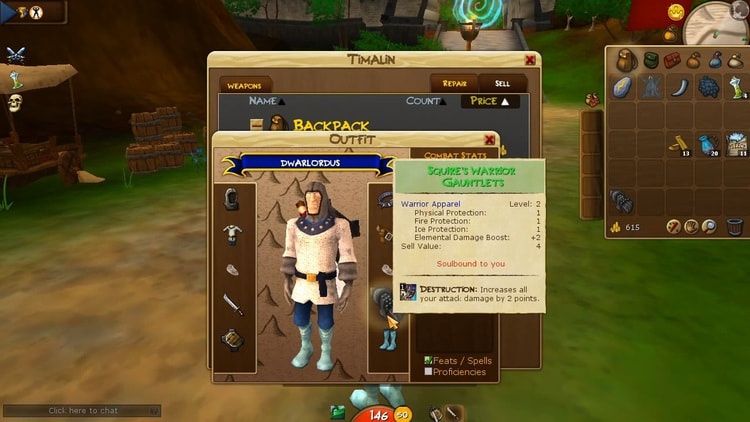750x422 pixels.
Task: Close the Outfit window
Action: (x=490, y=140)
